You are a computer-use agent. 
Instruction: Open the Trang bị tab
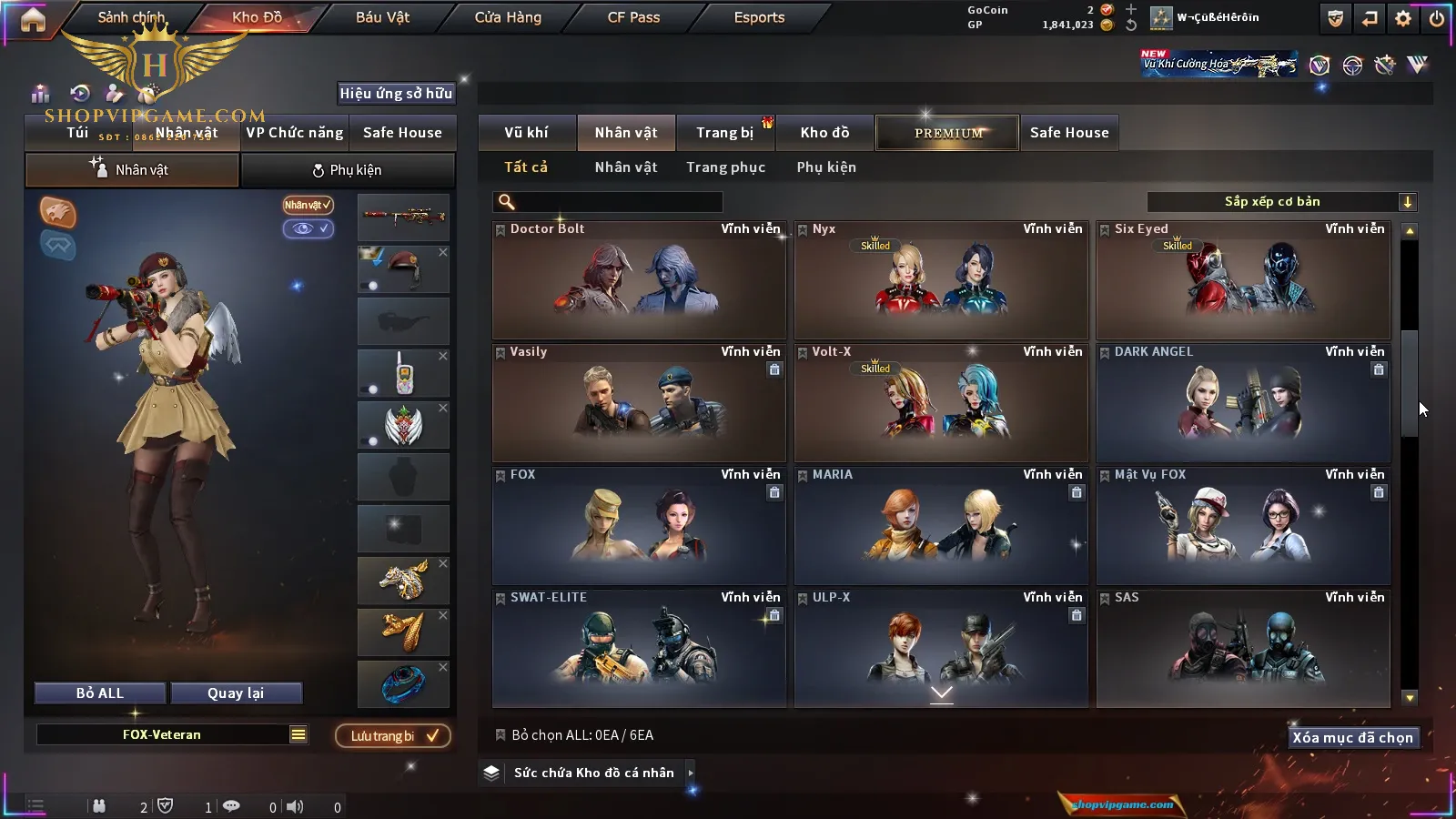[x=724, y=133]
